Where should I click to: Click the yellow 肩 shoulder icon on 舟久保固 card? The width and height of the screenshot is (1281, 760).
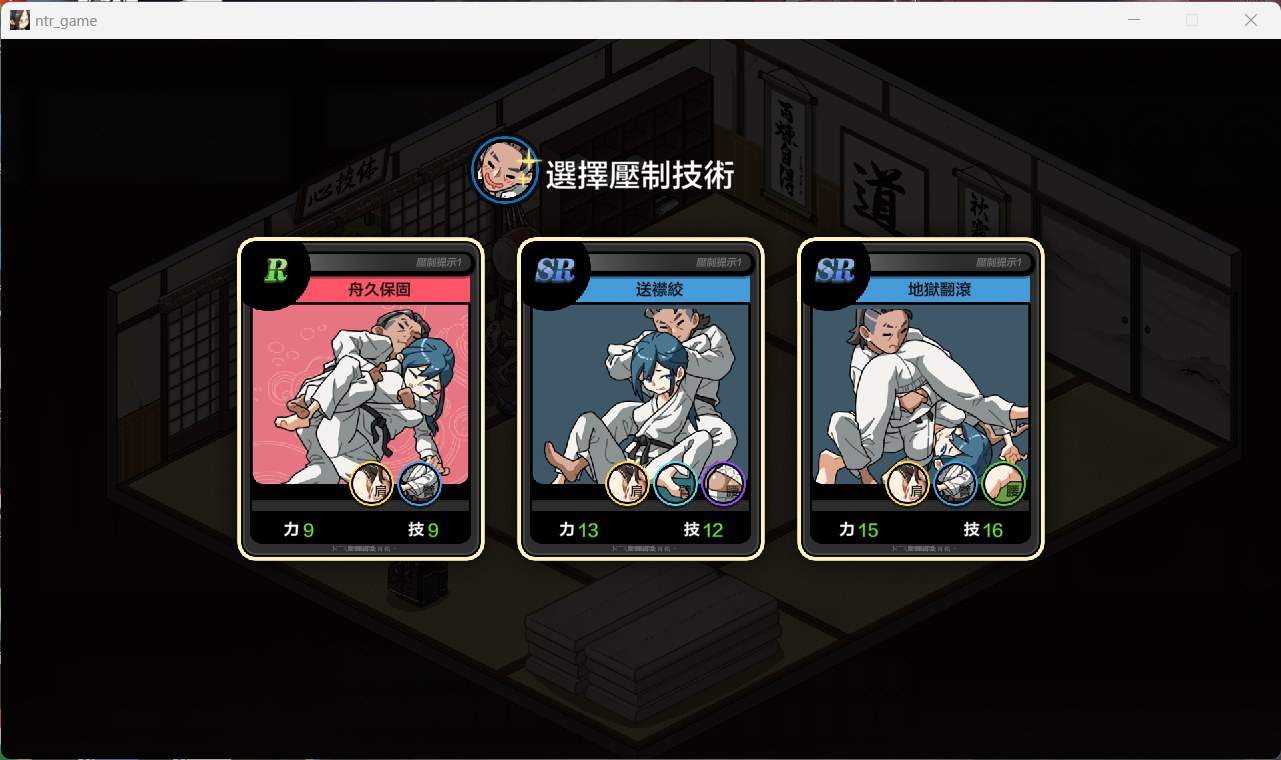point(369,484)
